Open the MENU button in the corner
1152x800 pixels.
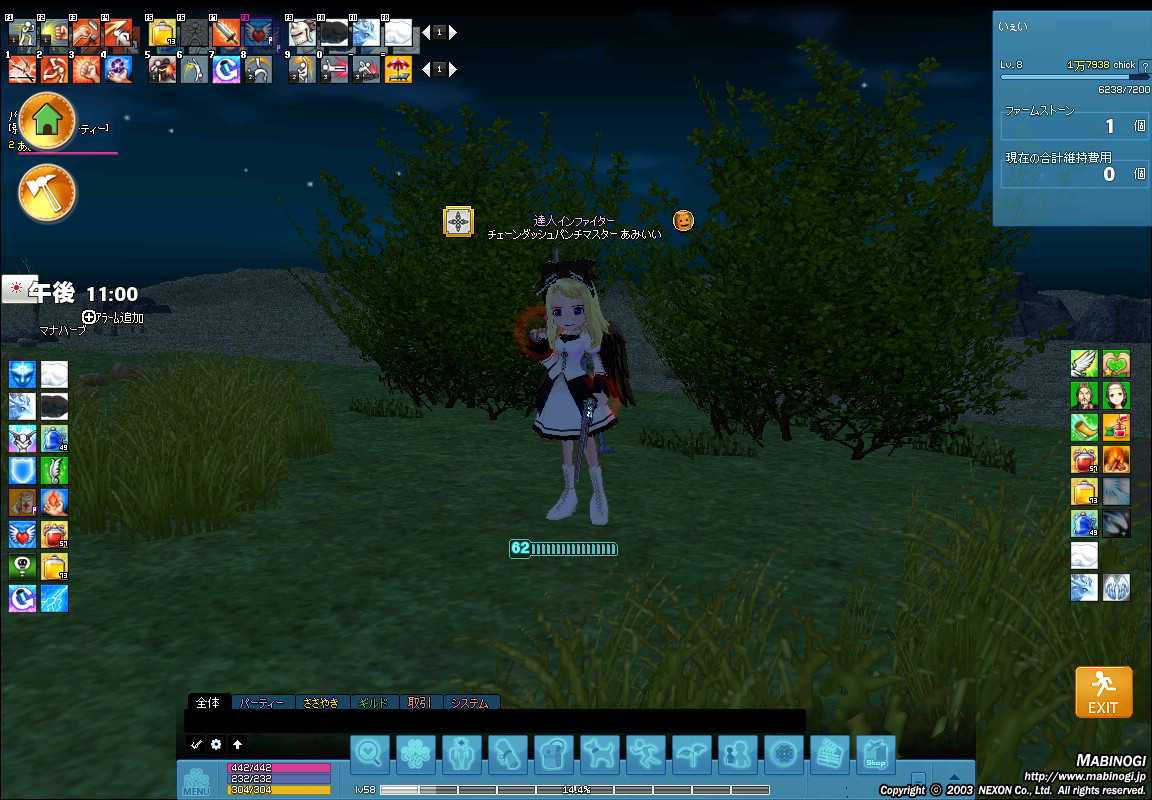tap(196, 781)
